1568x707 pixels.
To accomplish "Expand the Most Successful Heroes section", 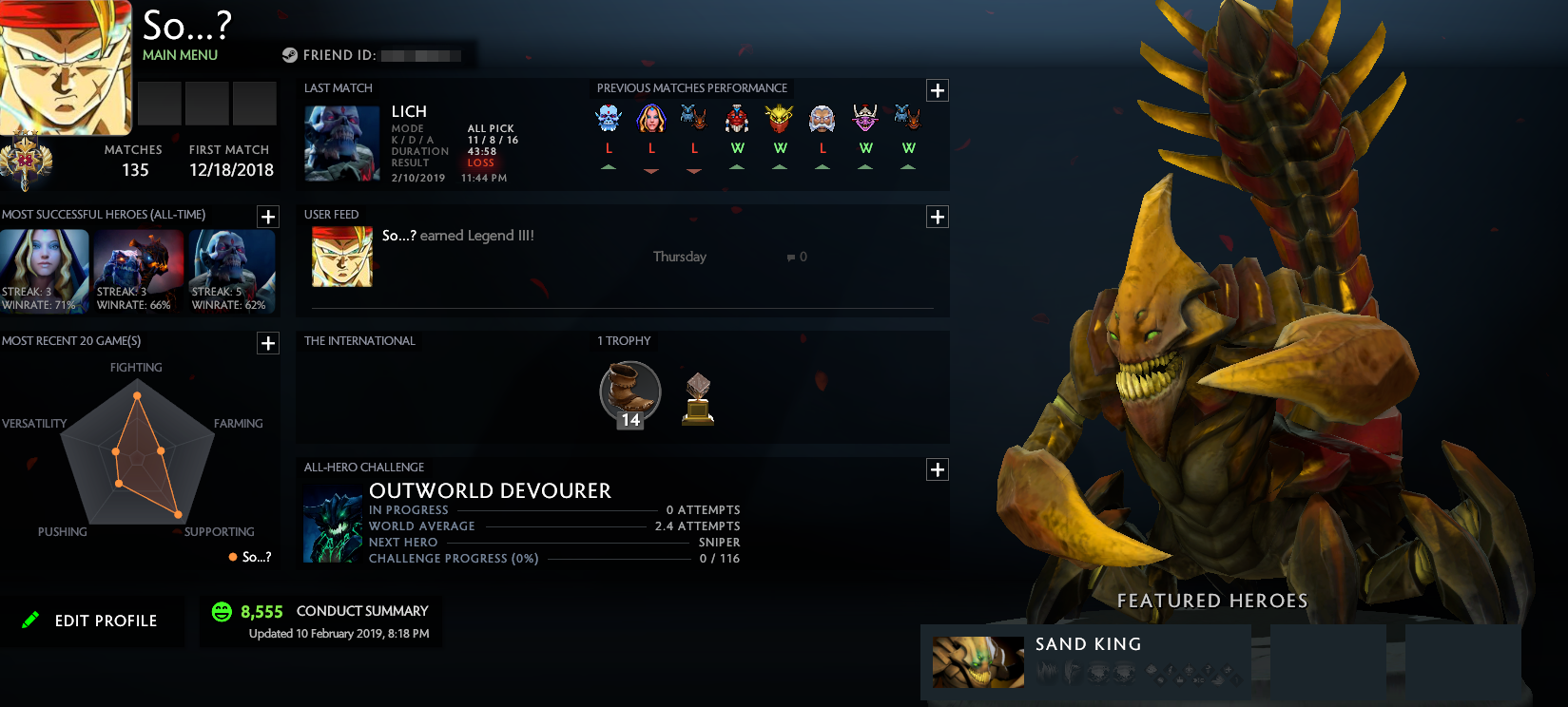I will [267, 217].
